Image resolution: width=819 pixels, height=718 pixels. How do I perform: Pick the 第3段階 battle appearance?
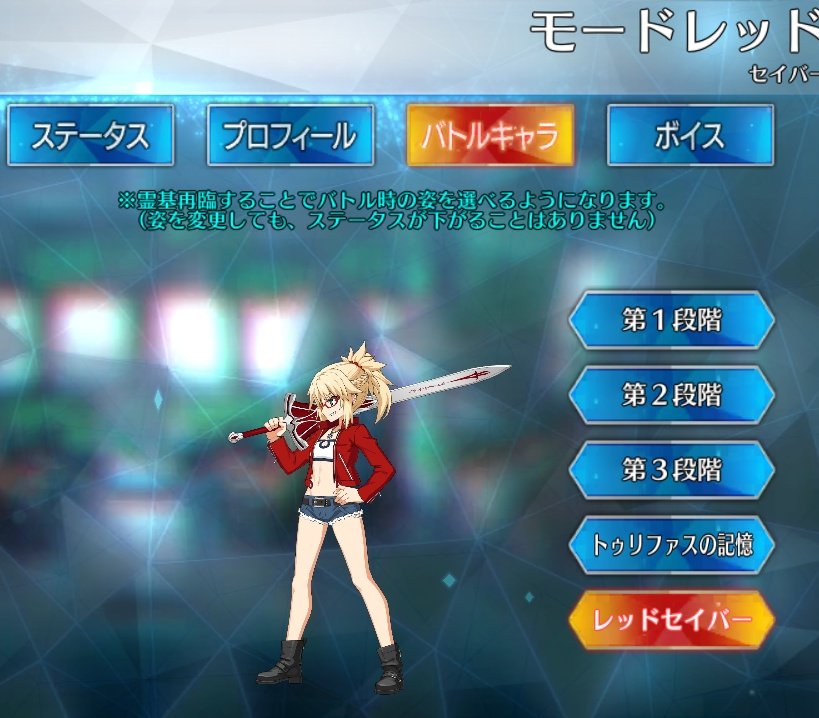click(x=672, y=470)
